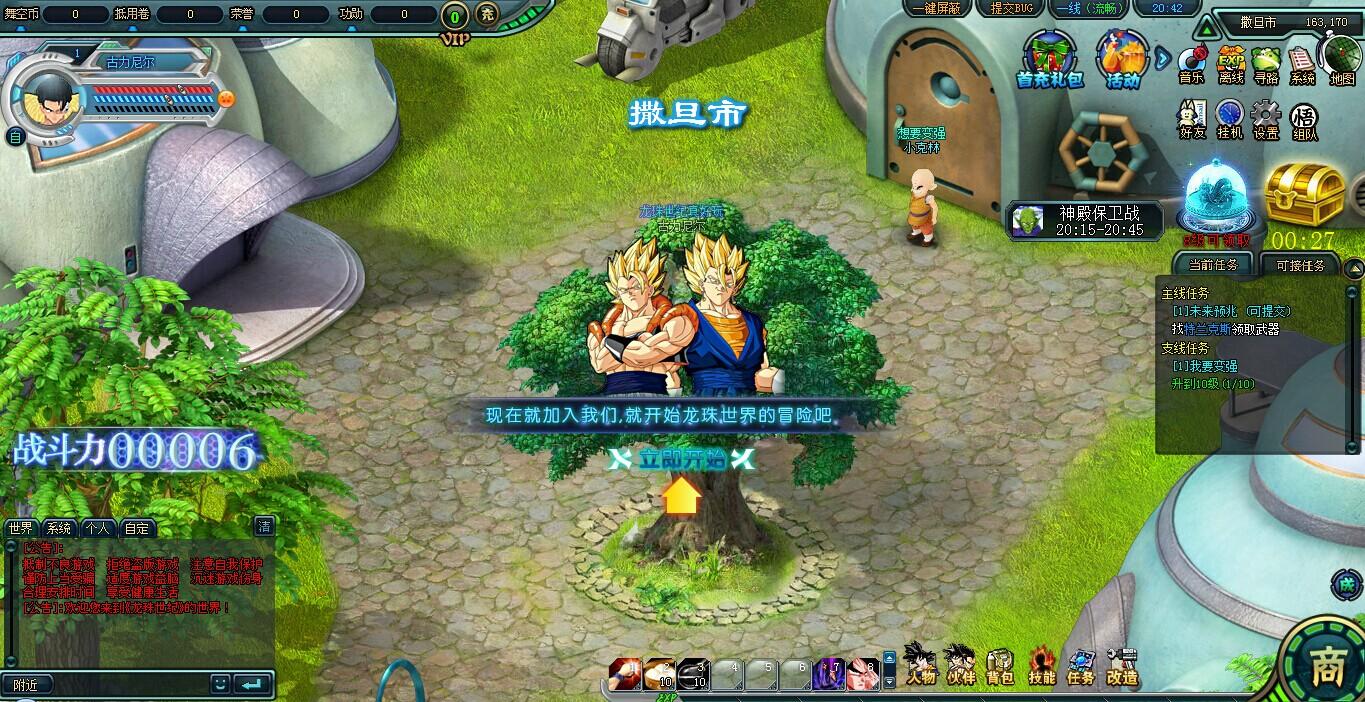Screen dimensions: 1365x702
Task: Switch to the 可接任务 quest tab
Action: 1300,265
